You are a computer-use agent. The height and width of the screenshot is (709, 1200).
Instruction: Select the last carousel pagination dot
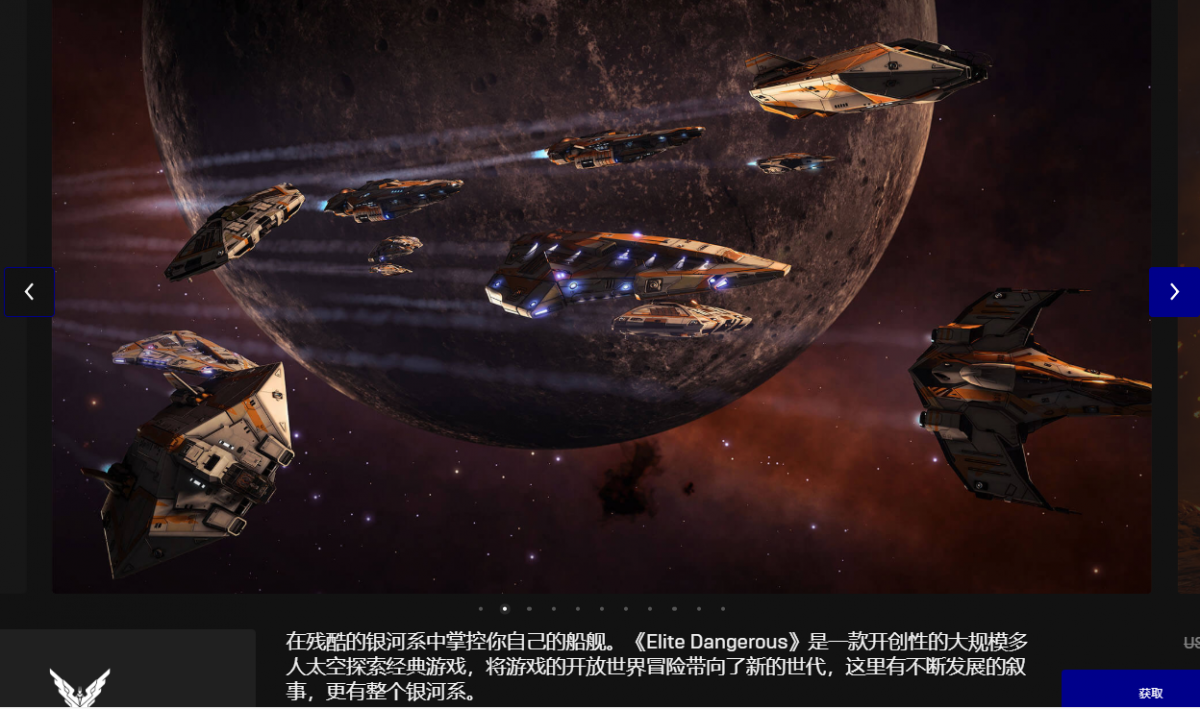pyautogui.click(x=723, y=608)
